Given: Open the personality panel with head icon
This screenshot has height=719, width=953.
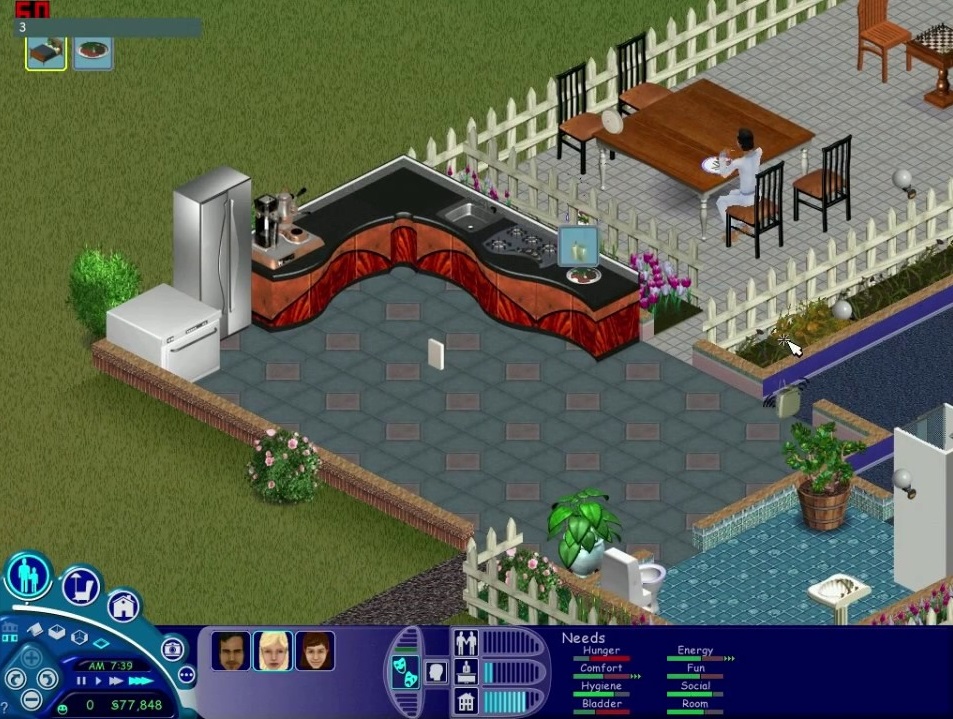Looking at the screenshot, I should click(x=436, y=672).
